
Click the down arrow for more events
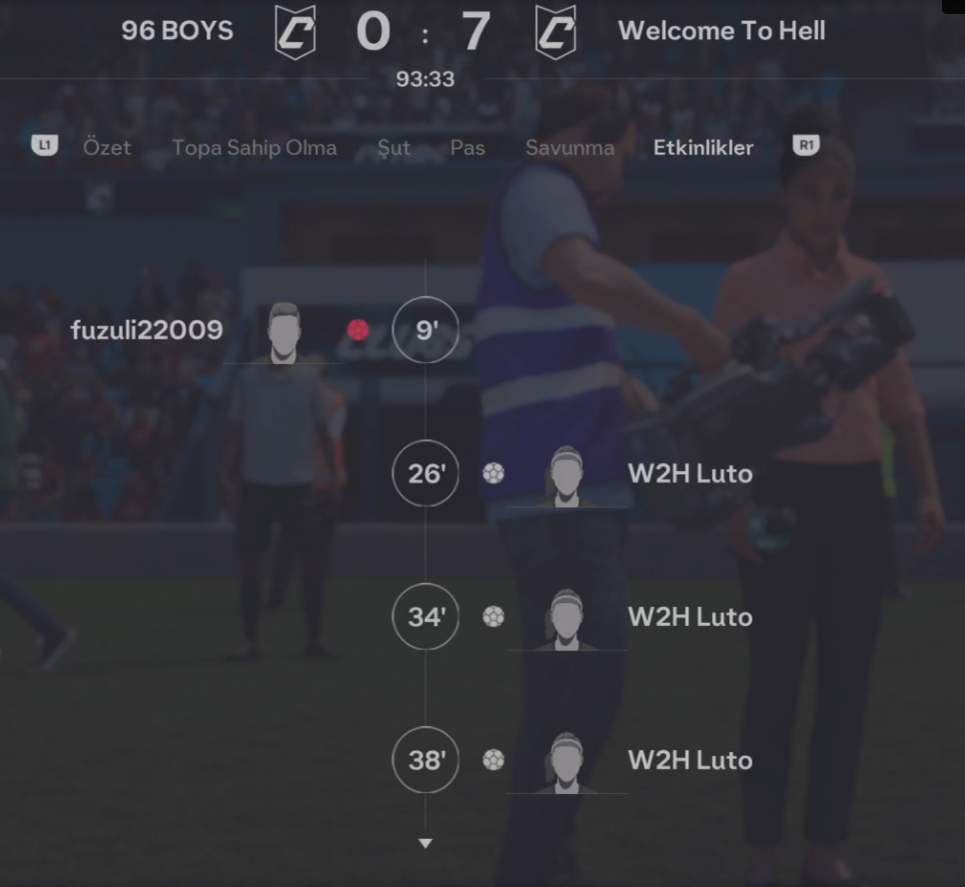(x=425, y=843)
